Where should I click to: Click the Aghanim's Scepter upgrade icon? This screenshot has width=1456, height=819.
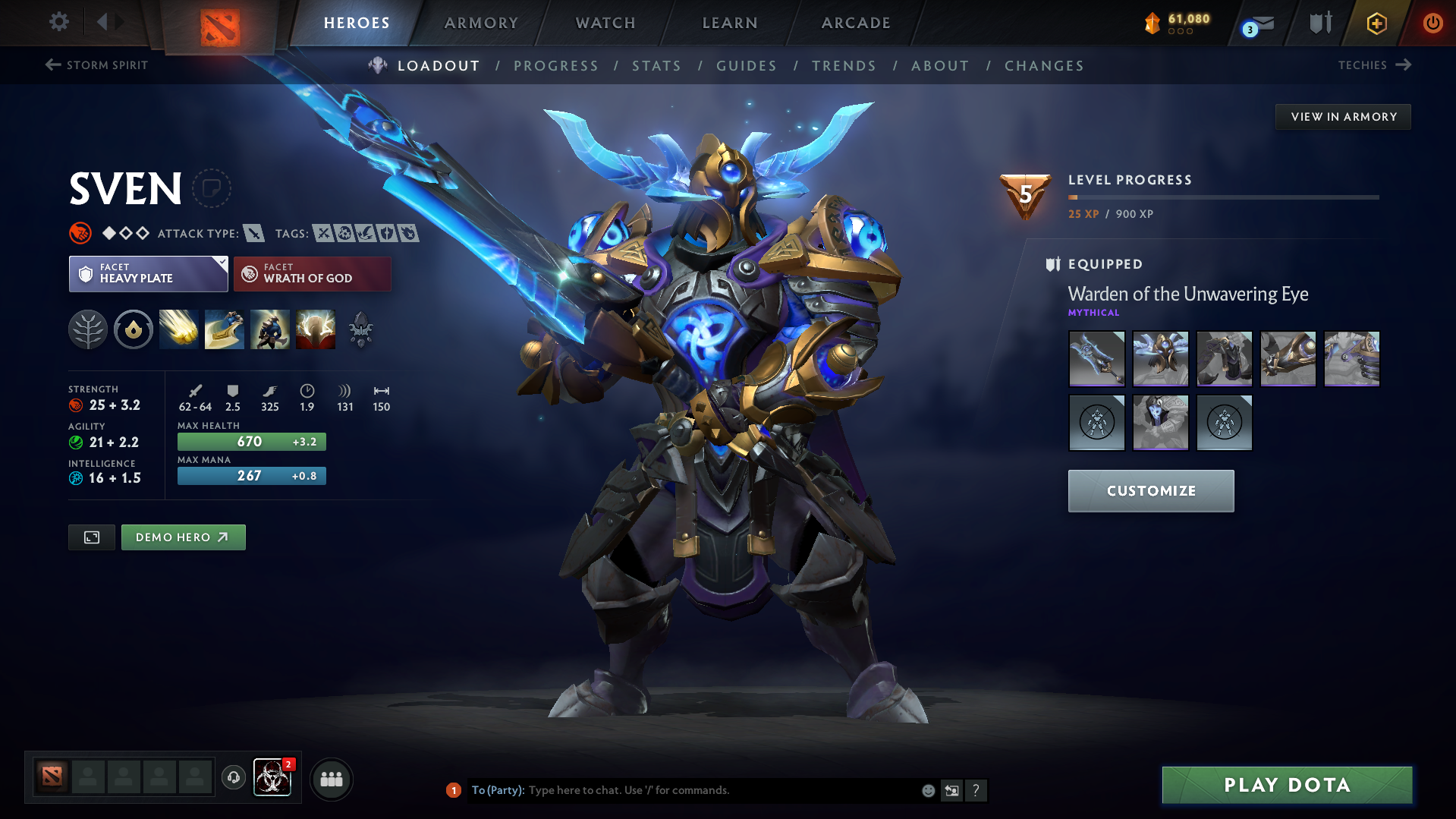[360, 329]
